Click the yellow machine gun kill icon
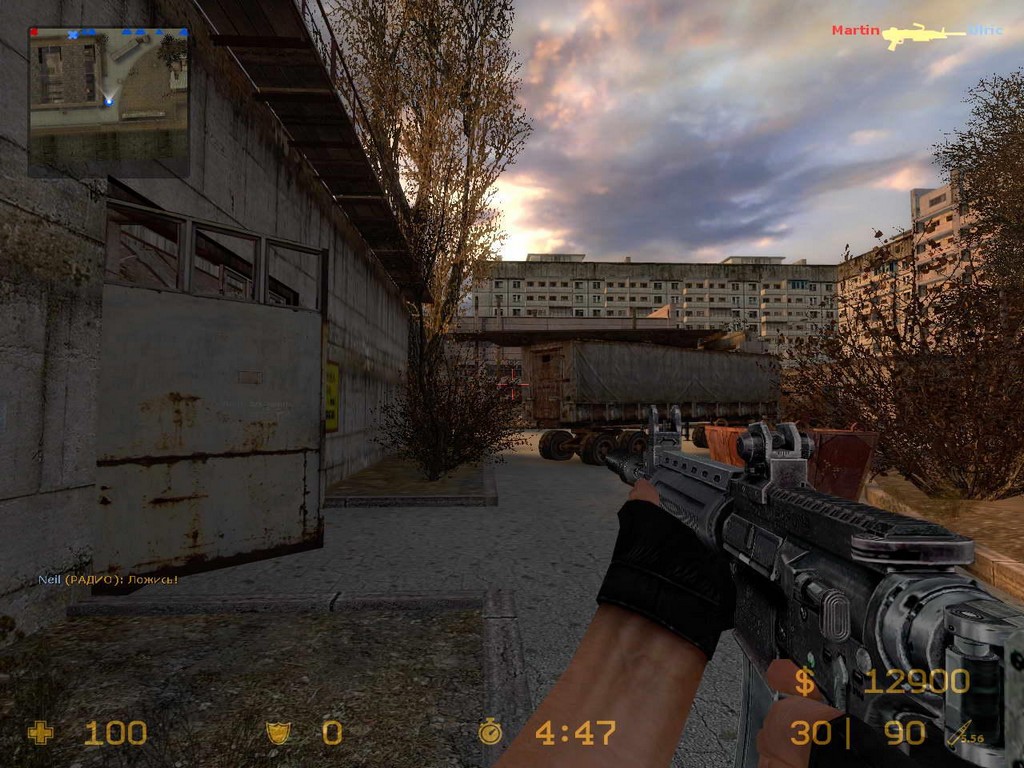Screen dimensions: 1024x768 (x=924, y=35)
